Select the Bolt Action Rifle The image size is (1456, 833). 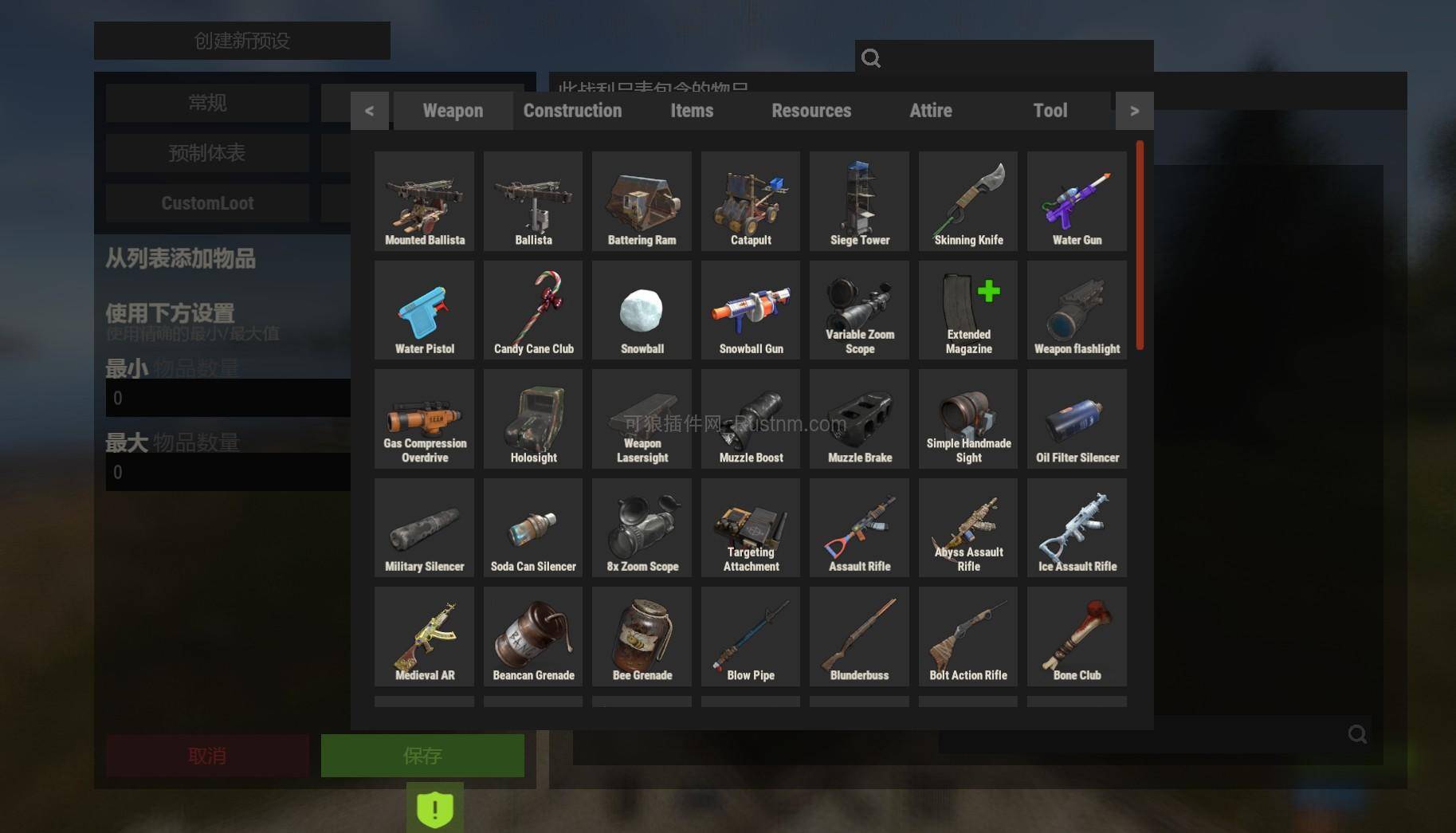click(967, 635)
